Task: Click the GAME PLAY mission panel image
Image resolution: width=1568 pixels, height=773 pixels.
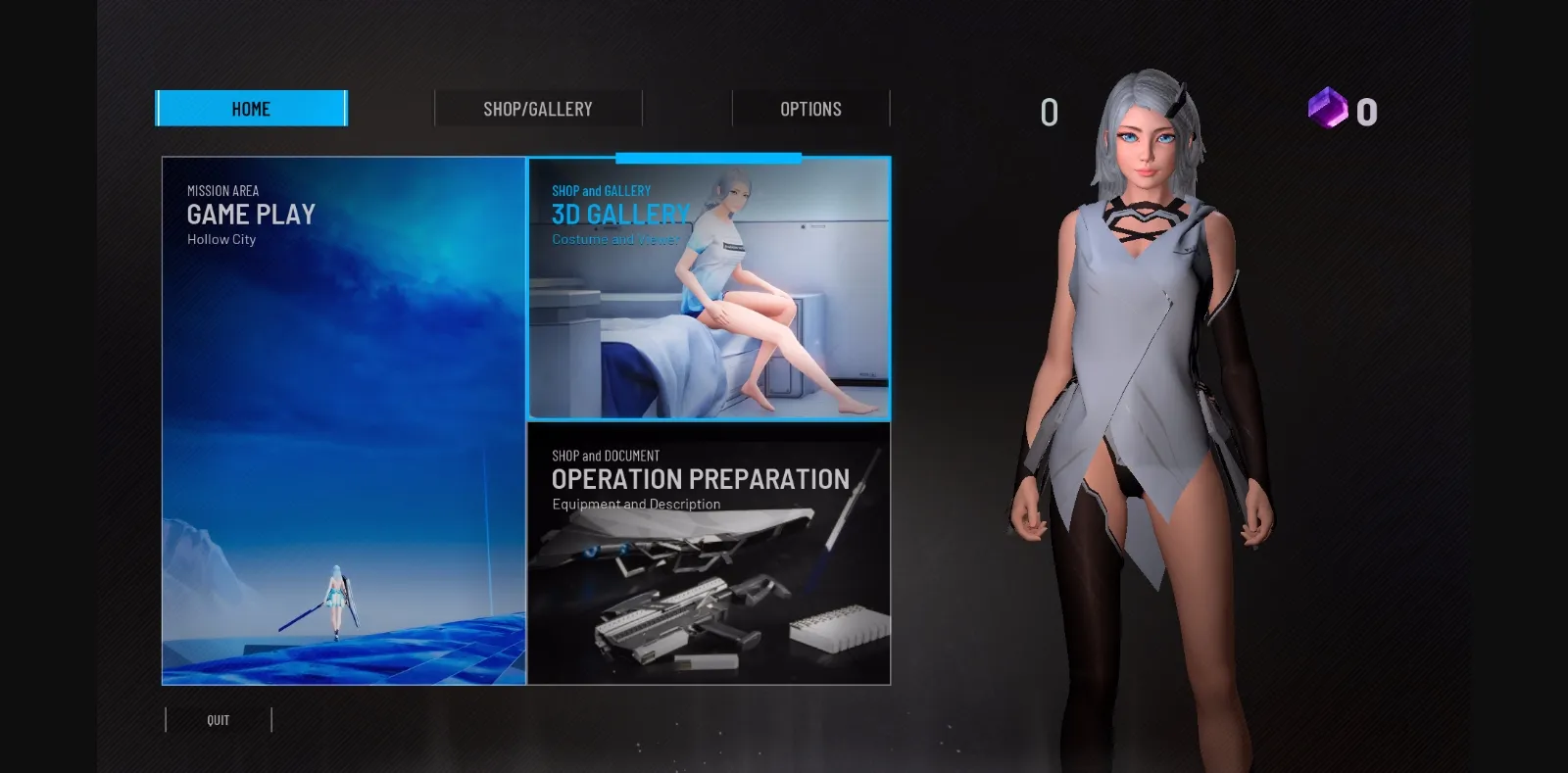Action: click(343, 421)
